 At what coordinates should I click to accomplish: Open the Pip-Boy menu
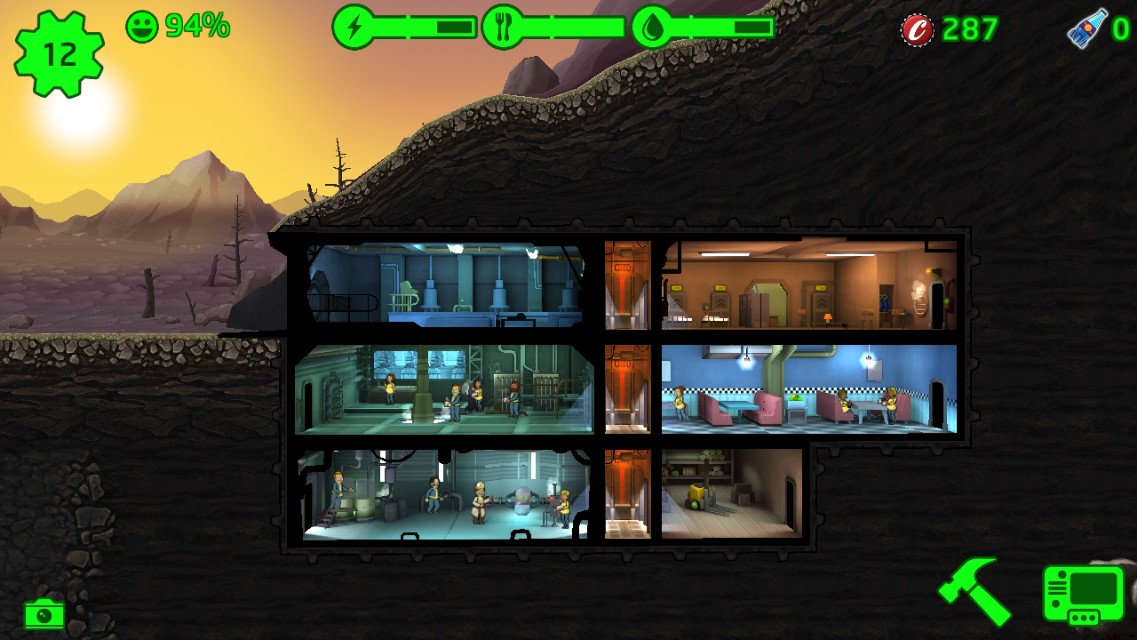(1083, 594)
